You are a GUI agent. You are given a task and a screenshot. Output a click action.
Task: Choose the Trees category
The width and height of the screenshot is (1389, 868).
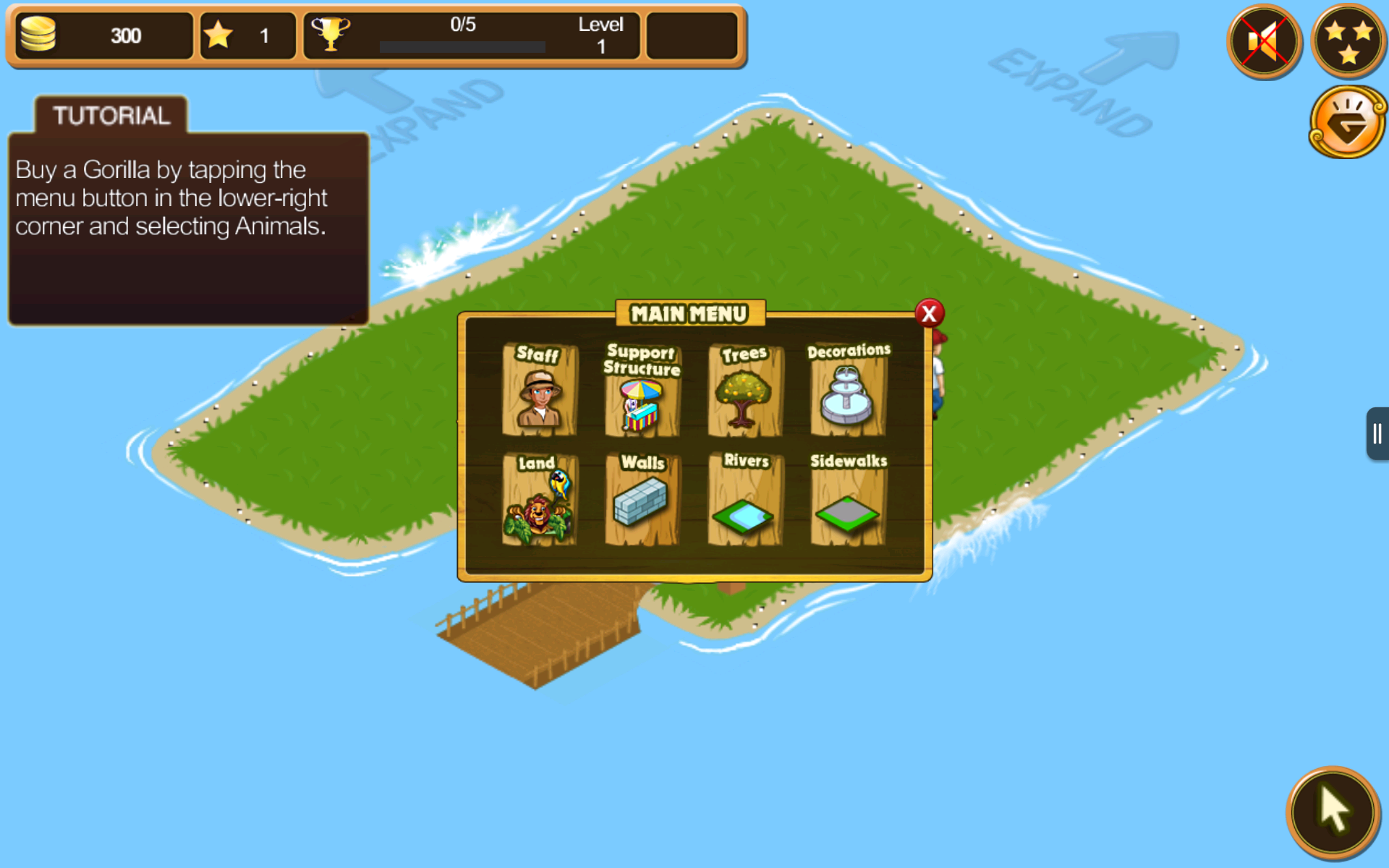click(x=744, y=391)
